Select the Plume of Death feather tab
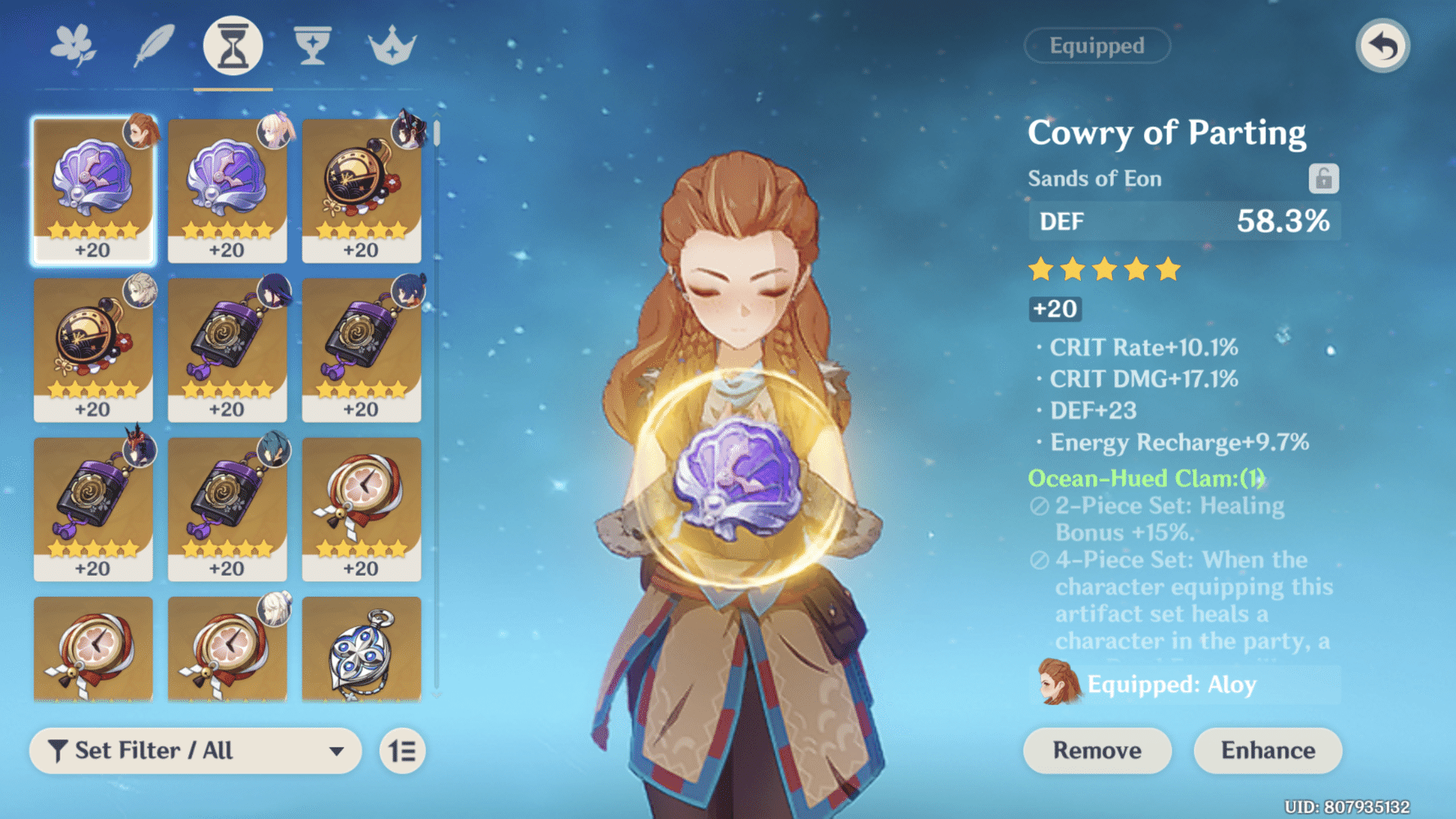Image resolution: width=1456 pixels, height=819 pixels. (154, 45)
